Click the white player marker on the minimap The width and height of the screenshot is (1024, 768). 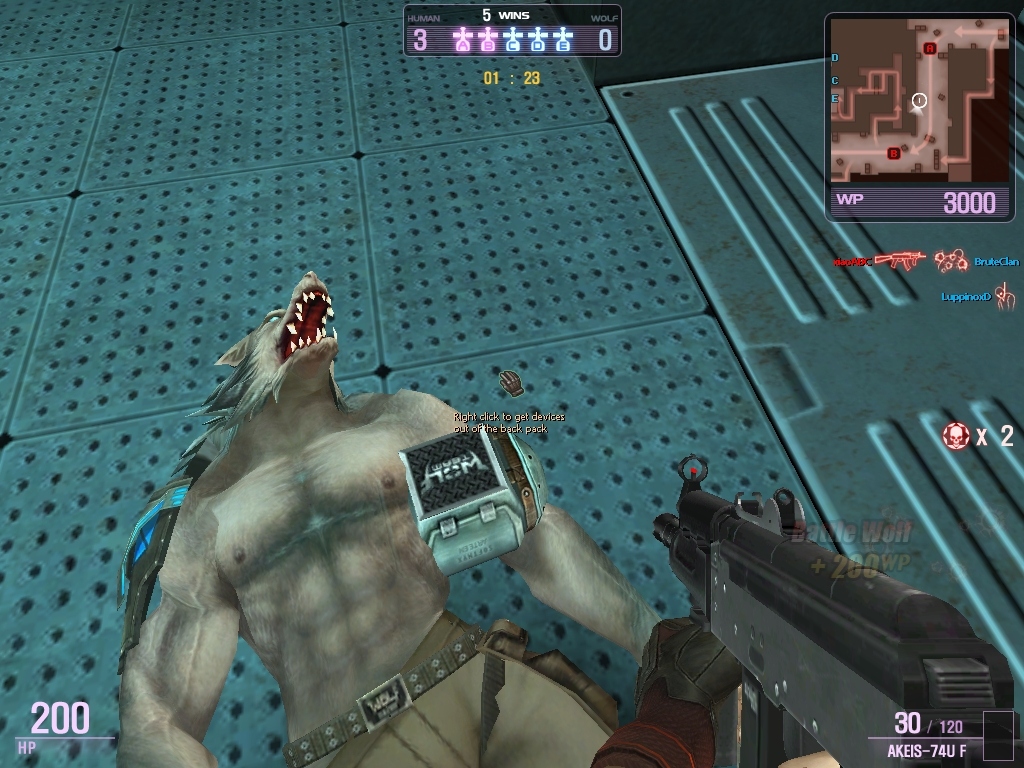coord(920,100)
